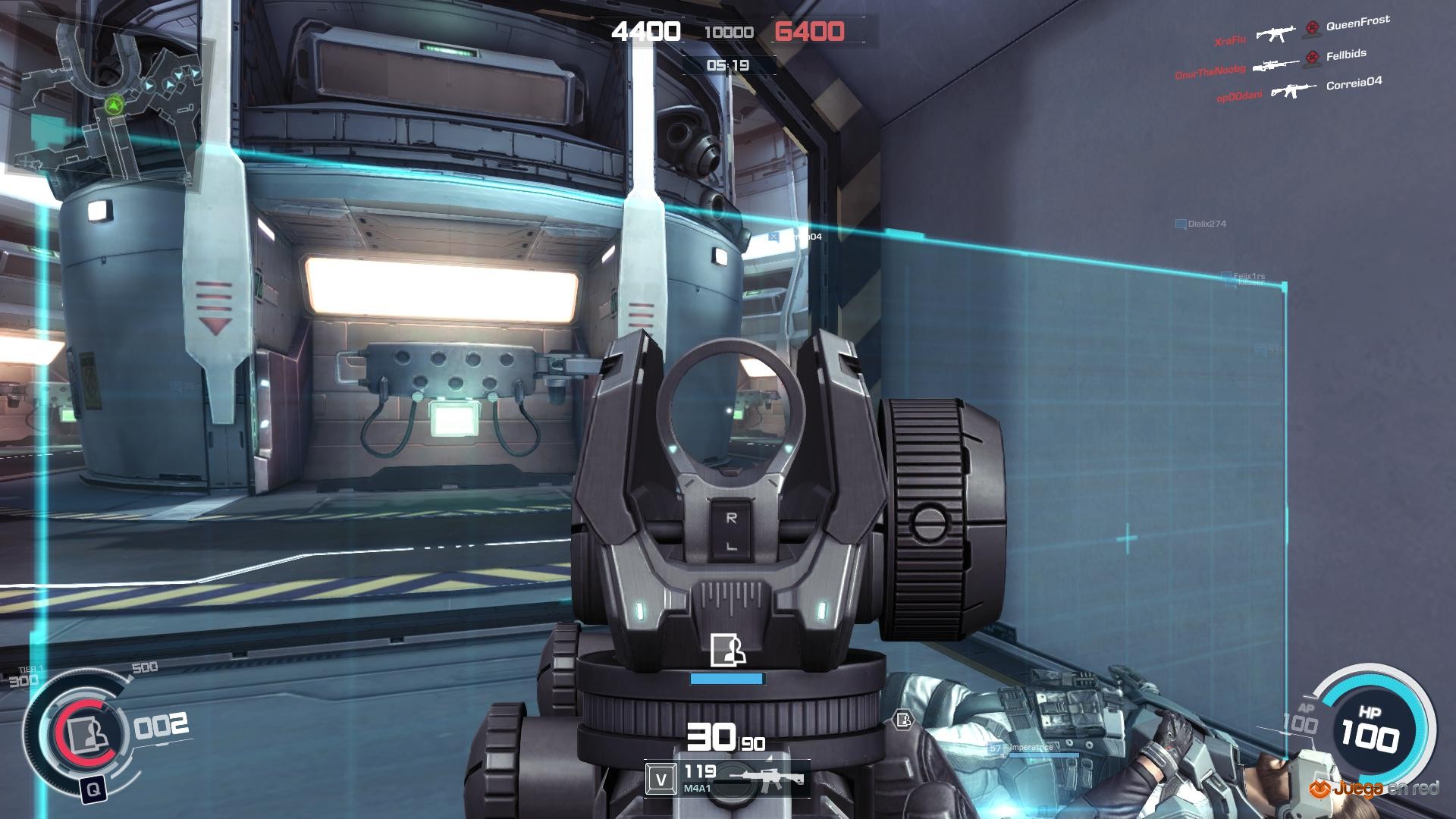The image size is (1456, 819).
Task: Click the green player marker on the minimap
Action: pyautogui.click(x=115, y=105)
